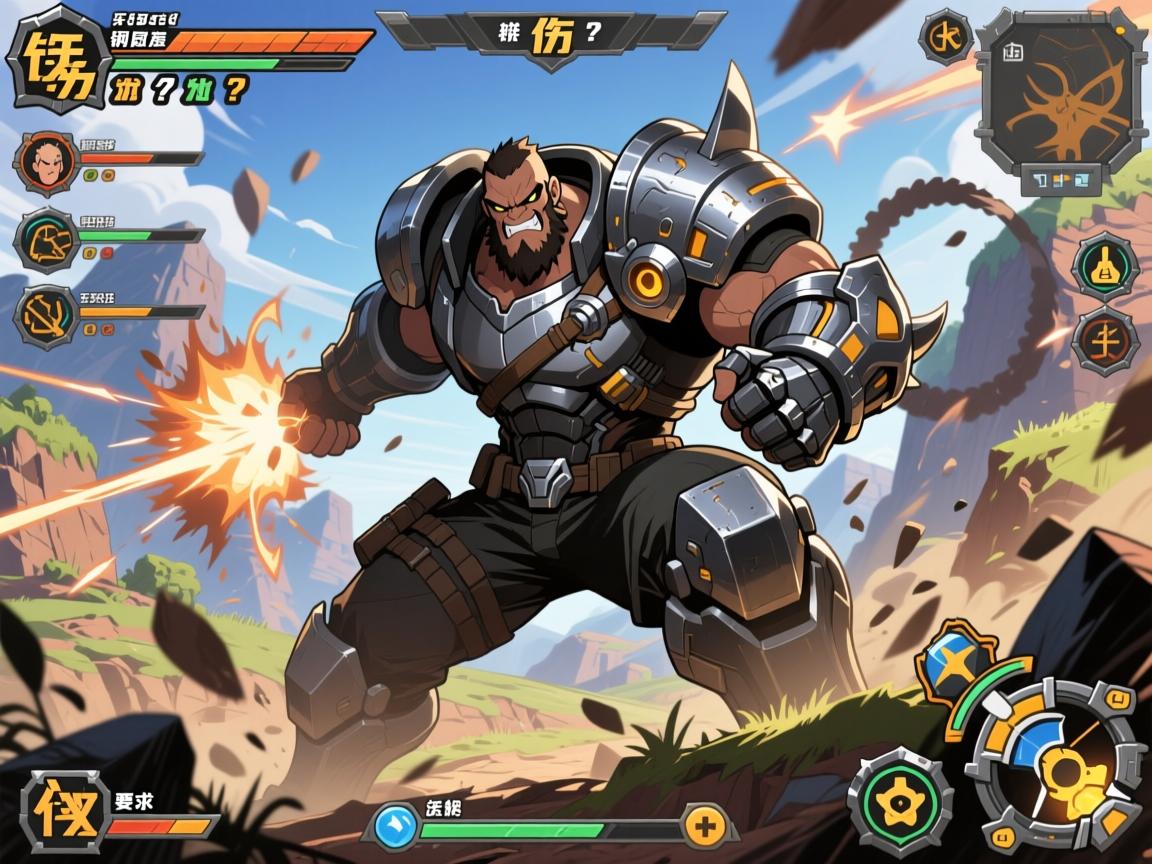Select the crossed-out orange squad member emblem
This screenshot has height=864, width=1152.
[x=47, y=317]
